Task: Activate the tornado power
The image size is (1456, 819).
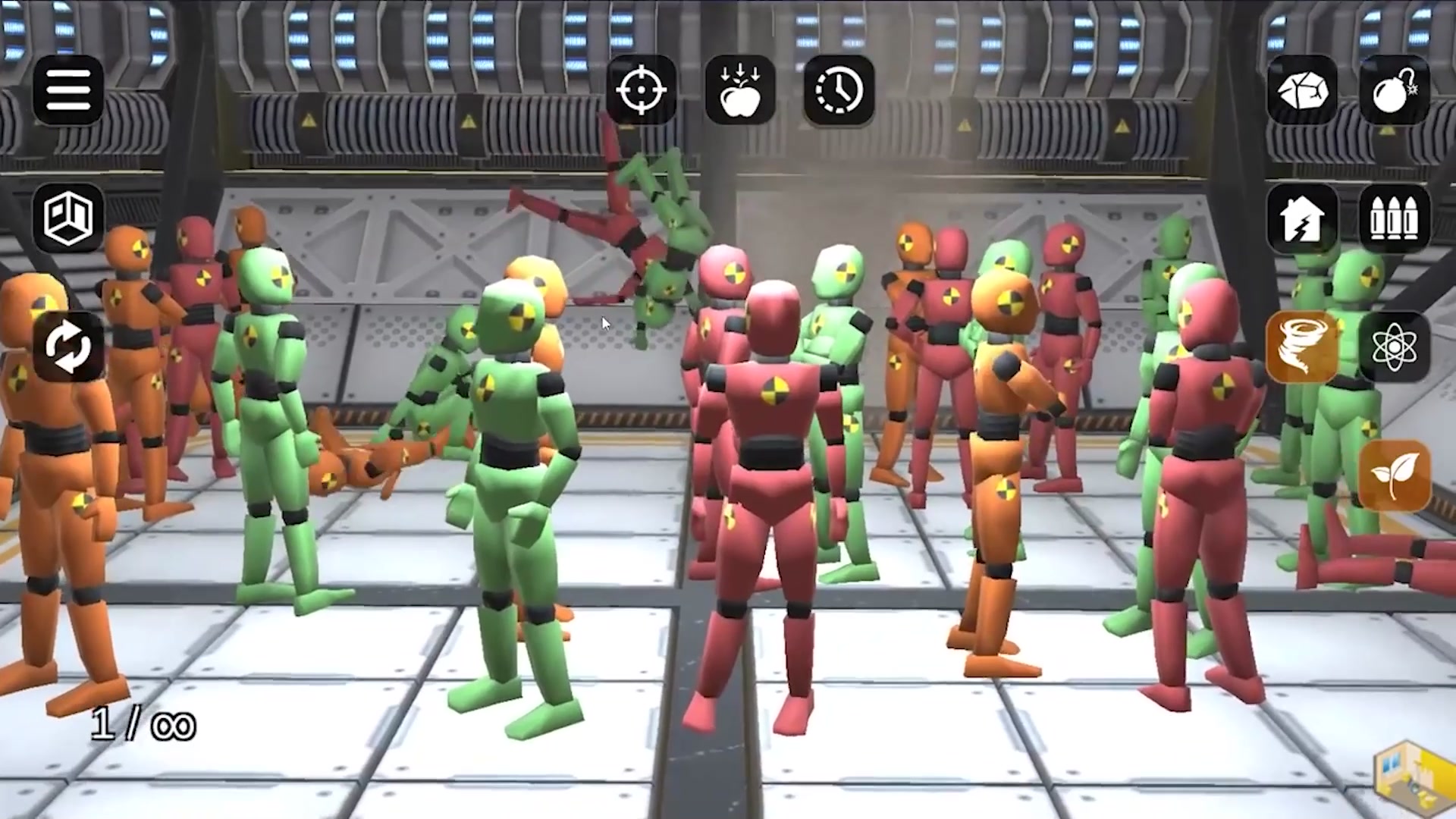Action: coord(1302,347)
